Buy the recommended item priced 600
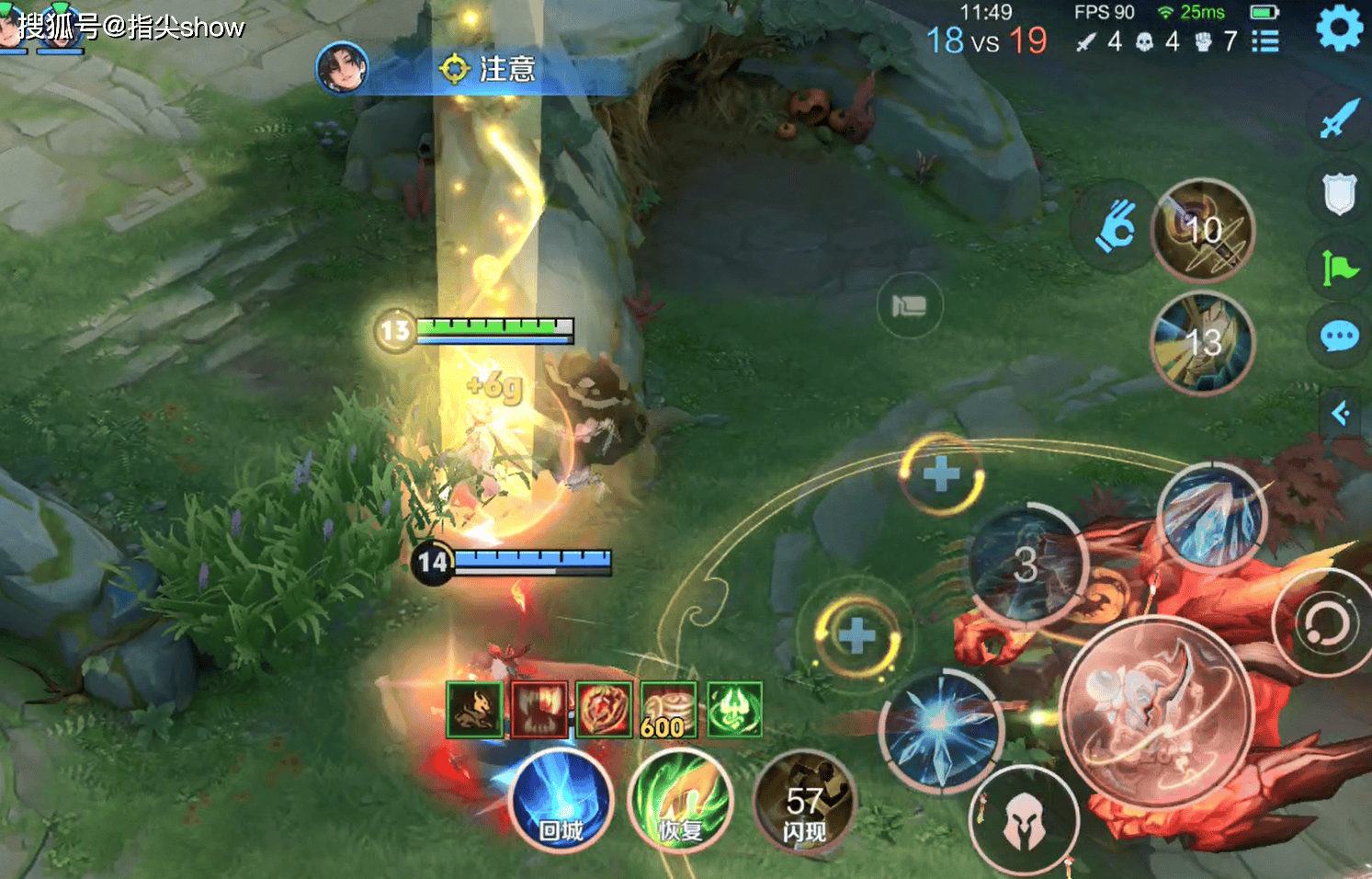This screenshot has width=1372, height=879. tap(668, 710)
